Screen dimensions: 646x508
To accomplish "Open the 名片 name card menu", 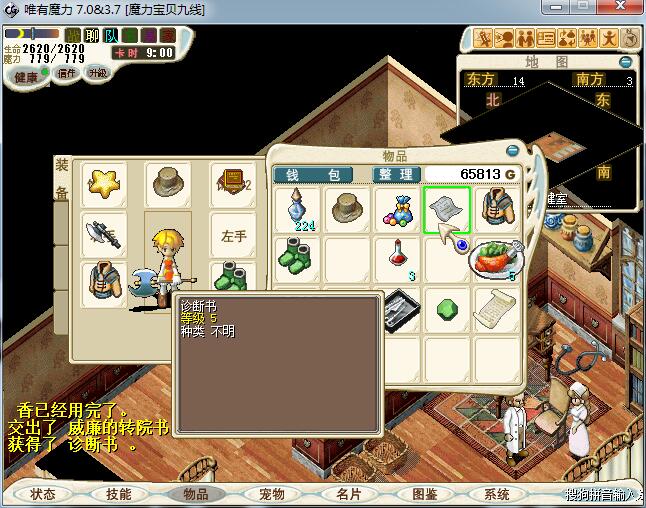I will 348,494.
